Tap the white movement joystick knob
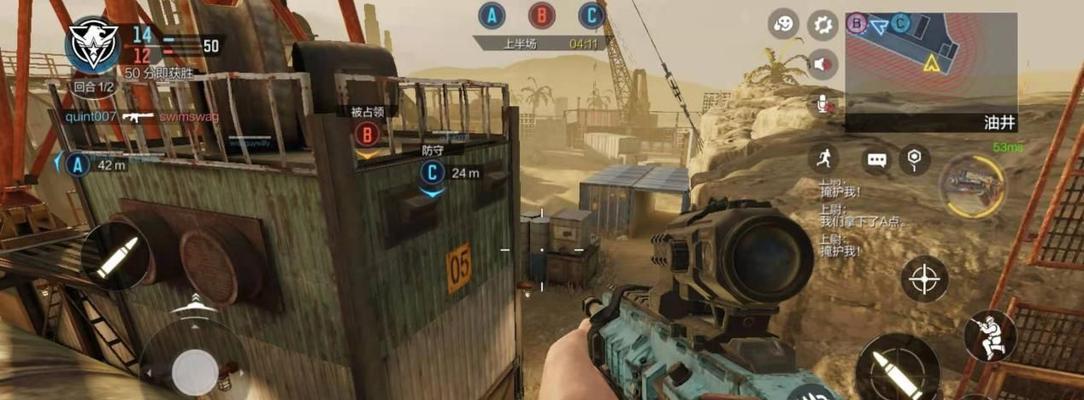The image size is (1084, 400). [195, 372]
